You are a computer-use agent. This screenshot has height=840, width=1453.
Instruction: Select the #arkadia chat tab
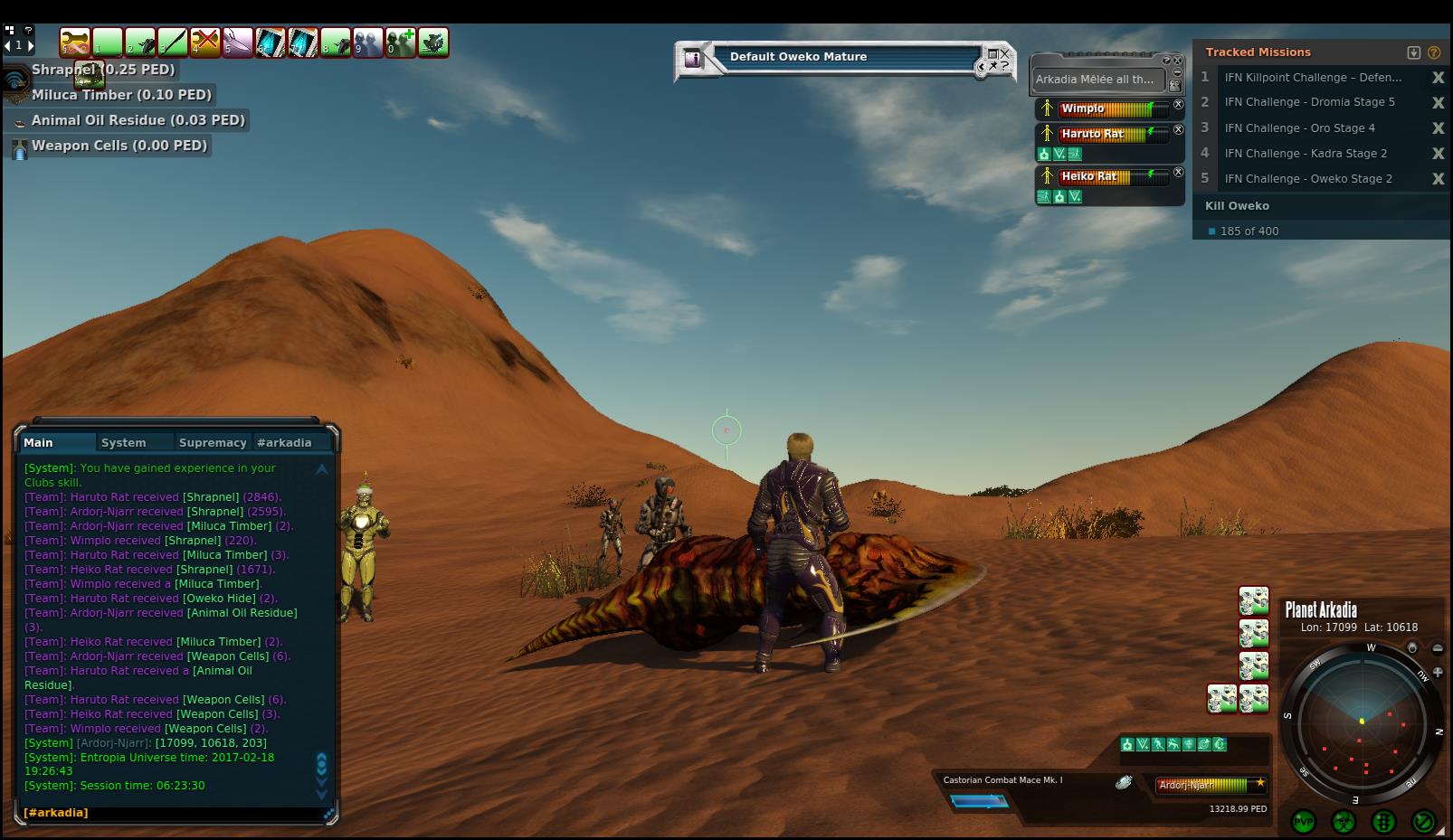coord(284,442)
